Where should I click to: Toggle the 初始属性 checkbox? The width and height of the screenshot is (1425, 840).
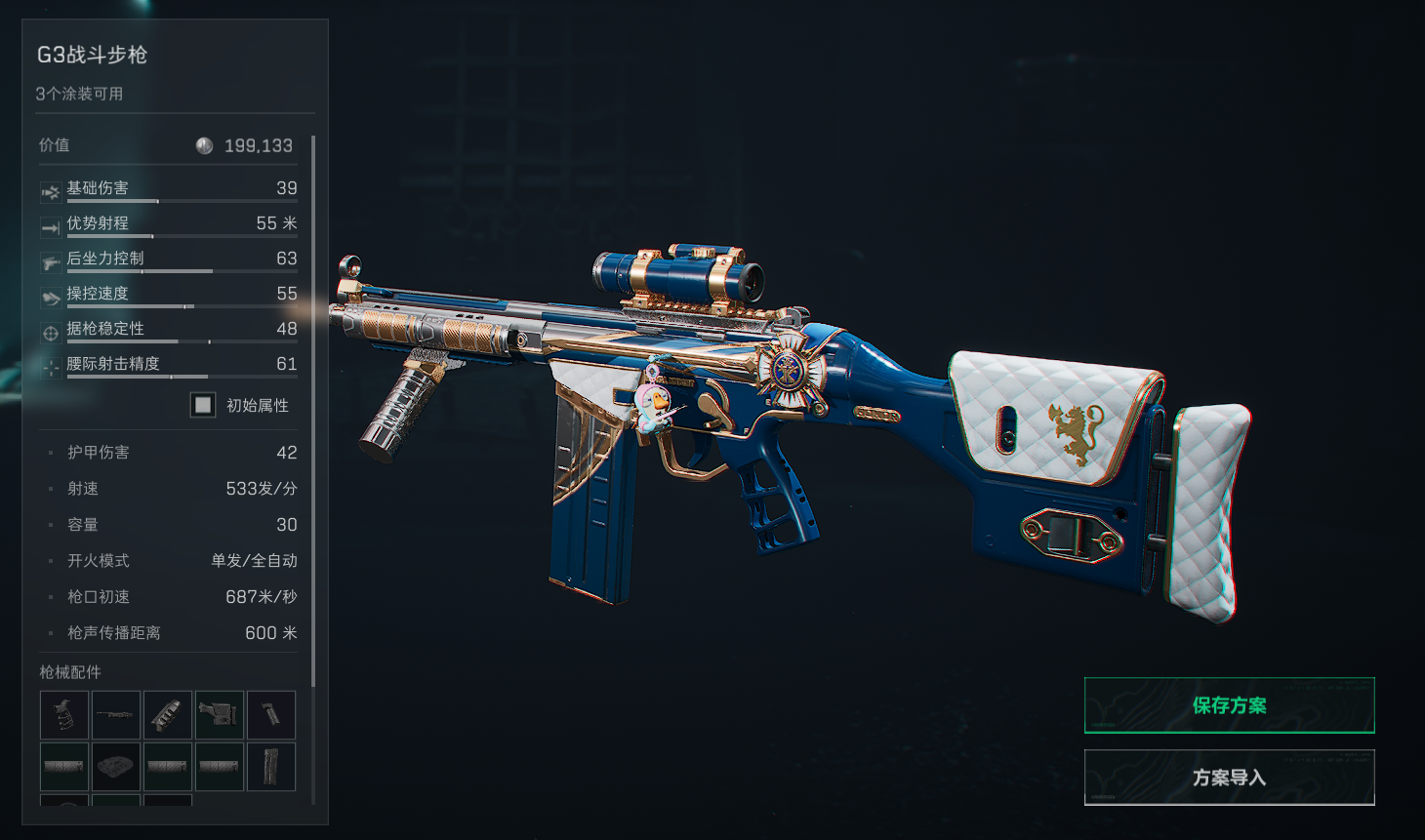click(x=203, y=405)
